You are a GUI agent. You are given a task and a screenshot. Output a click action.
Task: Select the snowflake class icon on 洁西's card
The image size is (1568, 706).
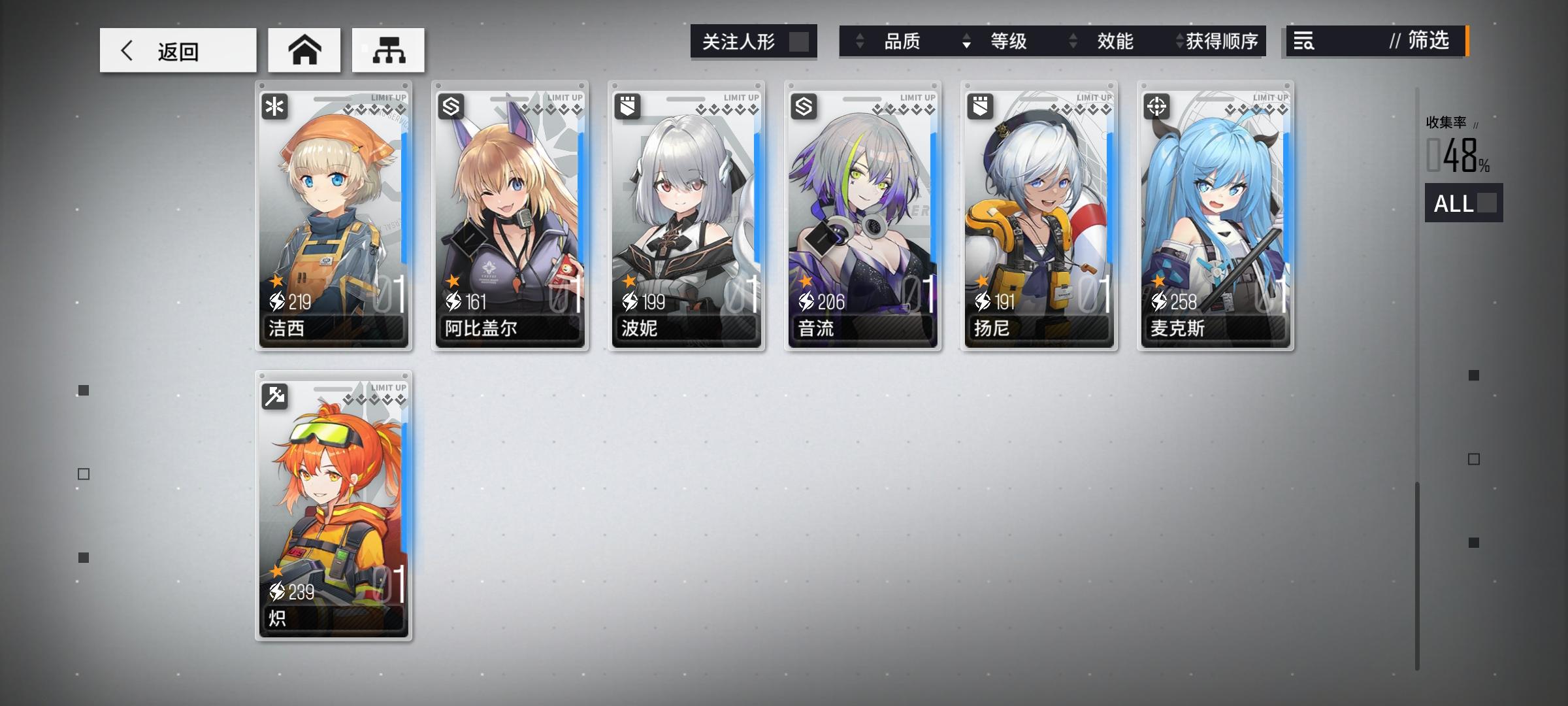(274, 107)
